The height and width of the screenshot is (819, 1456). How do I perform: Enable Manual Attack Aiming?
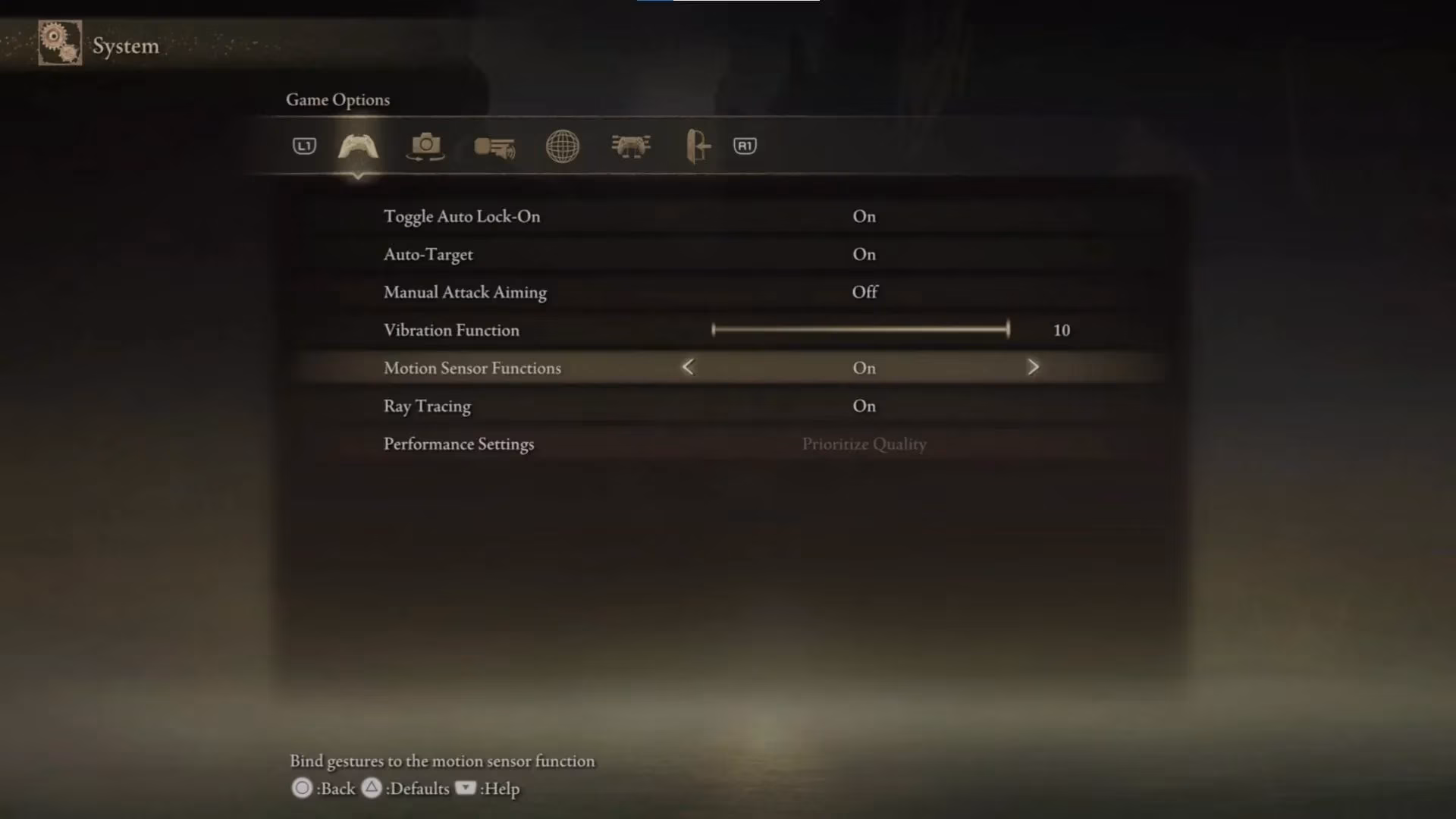pyautogui.click(x=864, y=292)
